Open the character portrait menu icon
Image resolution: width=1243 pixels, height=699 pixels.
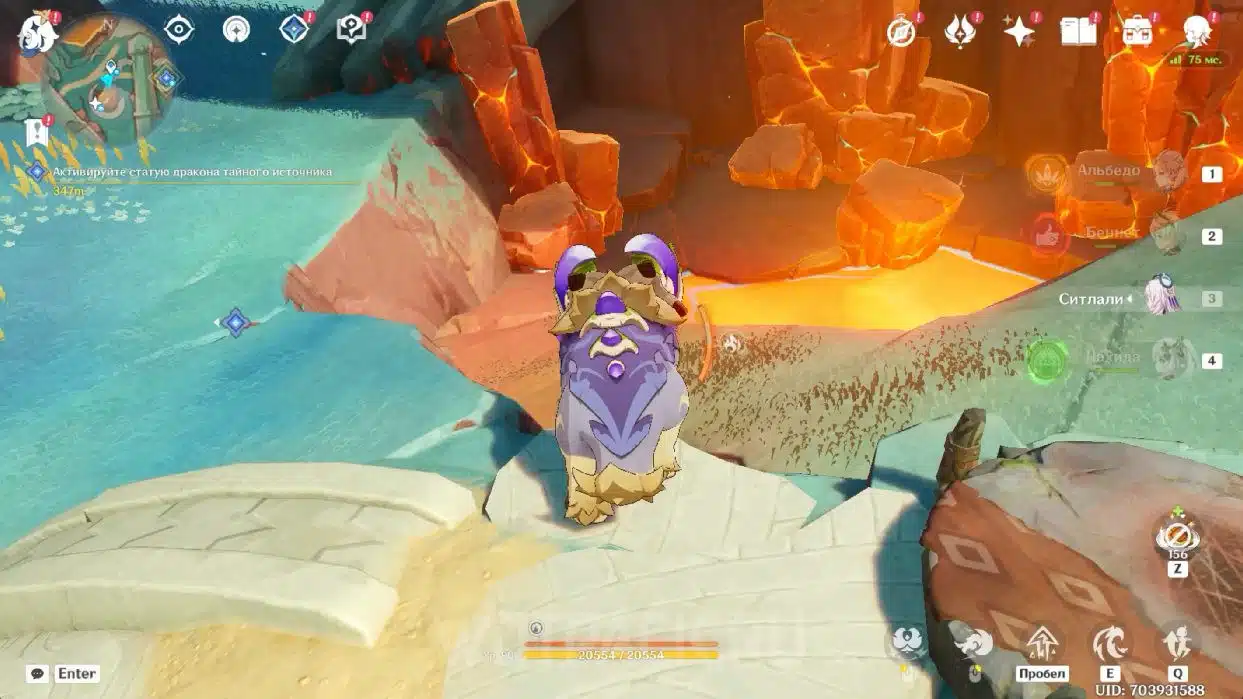coord(1196,32)
